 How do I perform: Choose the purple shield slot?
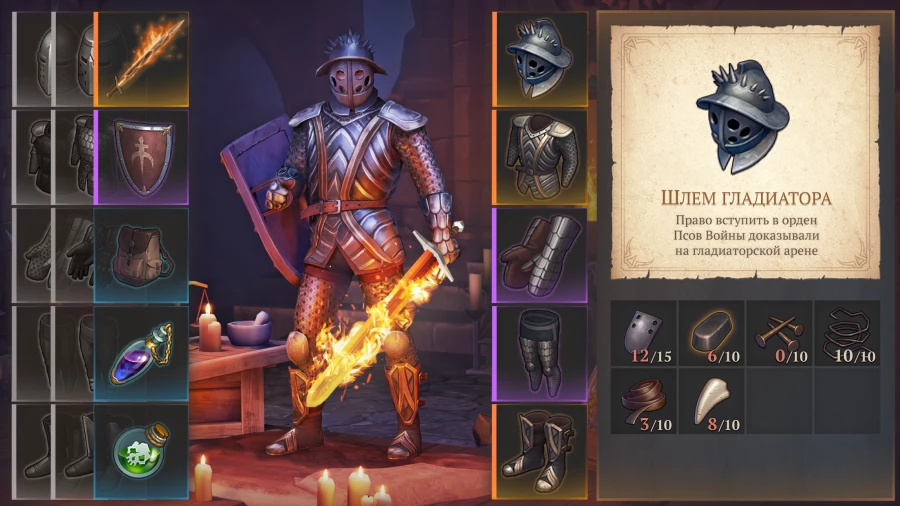(x=142, y=156)
